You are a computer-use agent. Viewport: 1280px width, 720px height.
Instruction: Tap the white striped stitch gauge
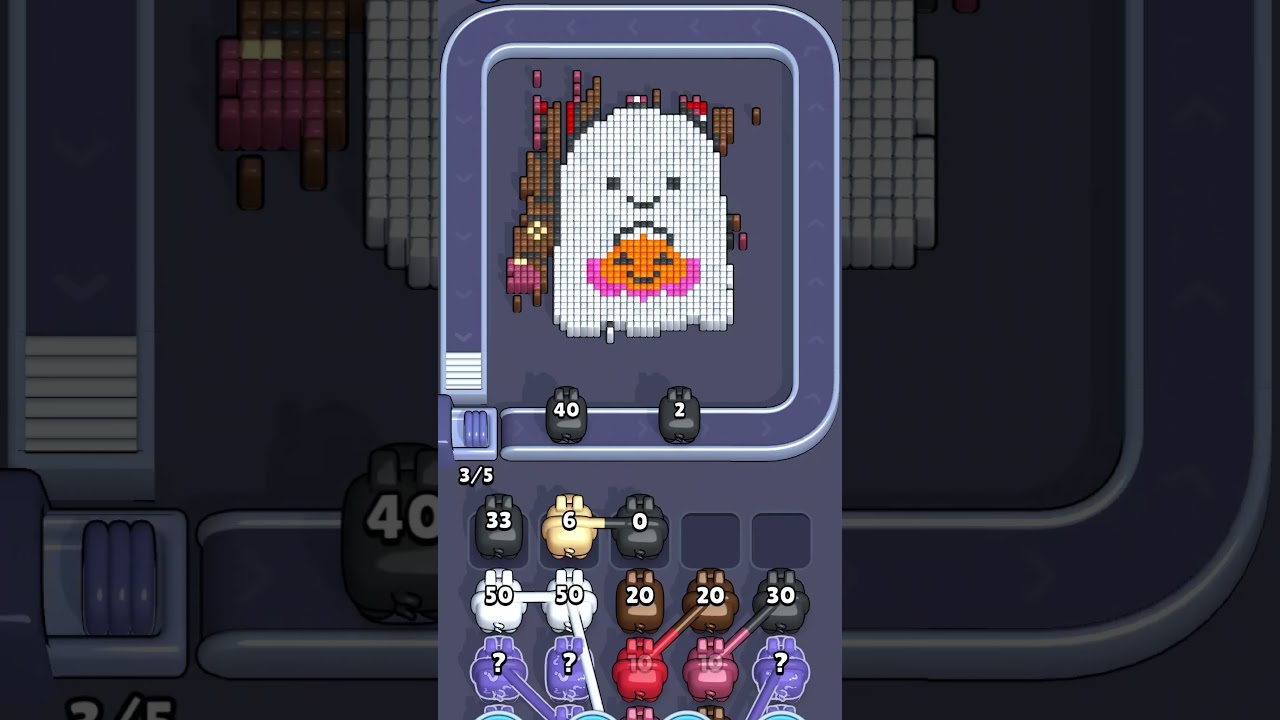[x=463, y=370]
